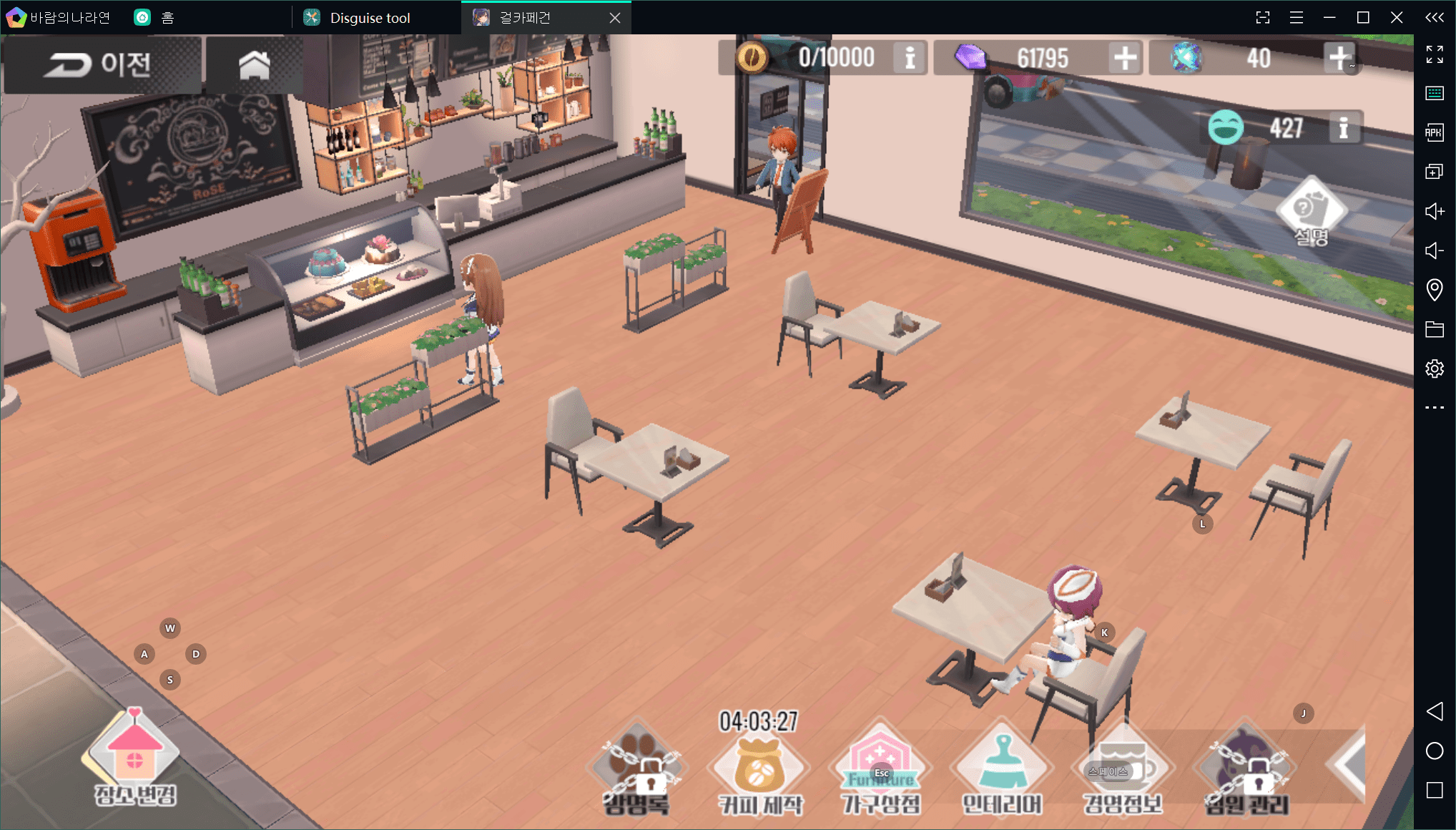Collapse the bottom menu bar with arrow
This screenshot has height=830, width=1456.
1348,764
